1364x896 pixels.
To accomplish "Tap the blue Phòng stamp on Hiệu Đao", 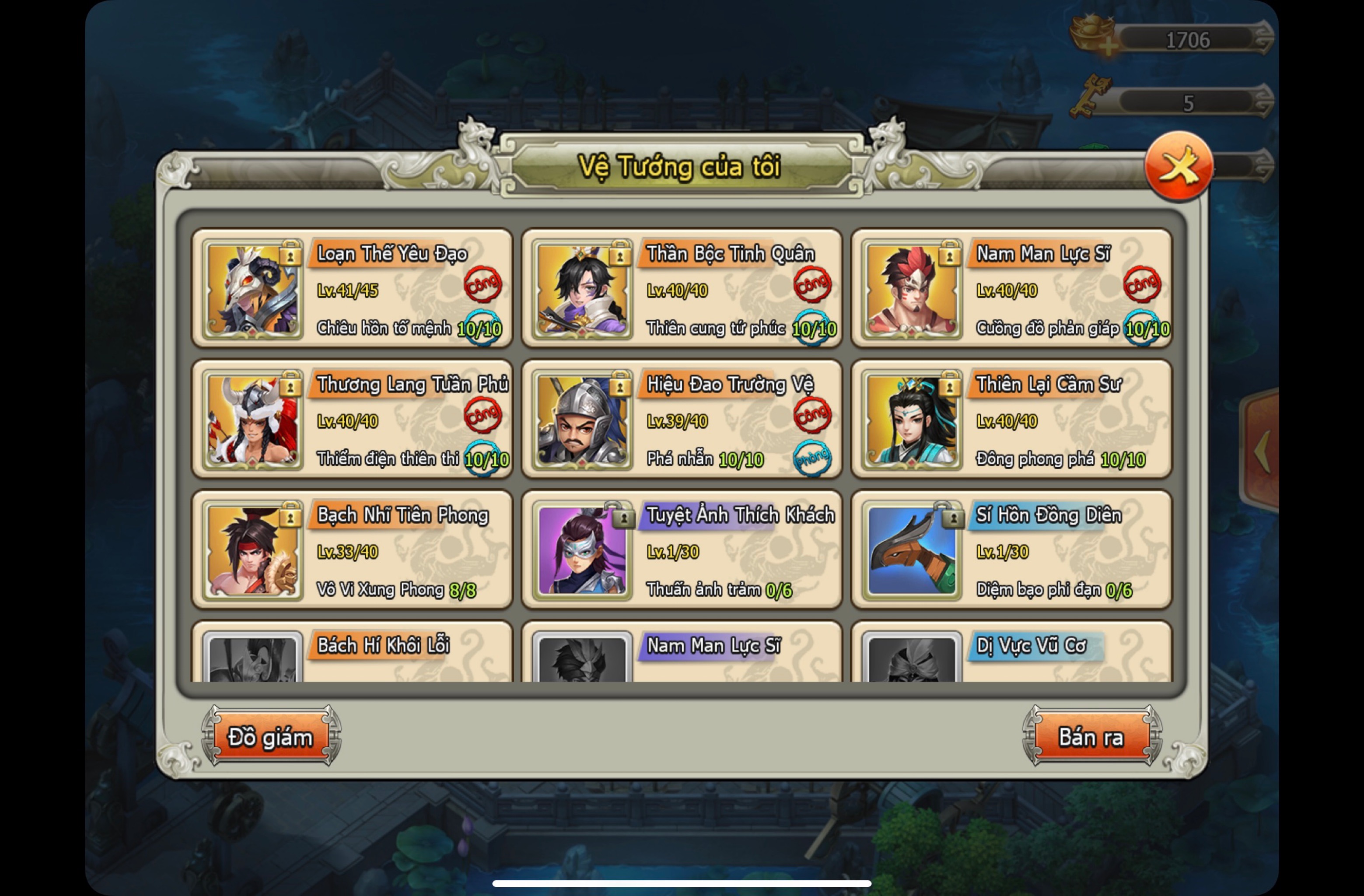I will pyautogui.click(x=812, y=458).
